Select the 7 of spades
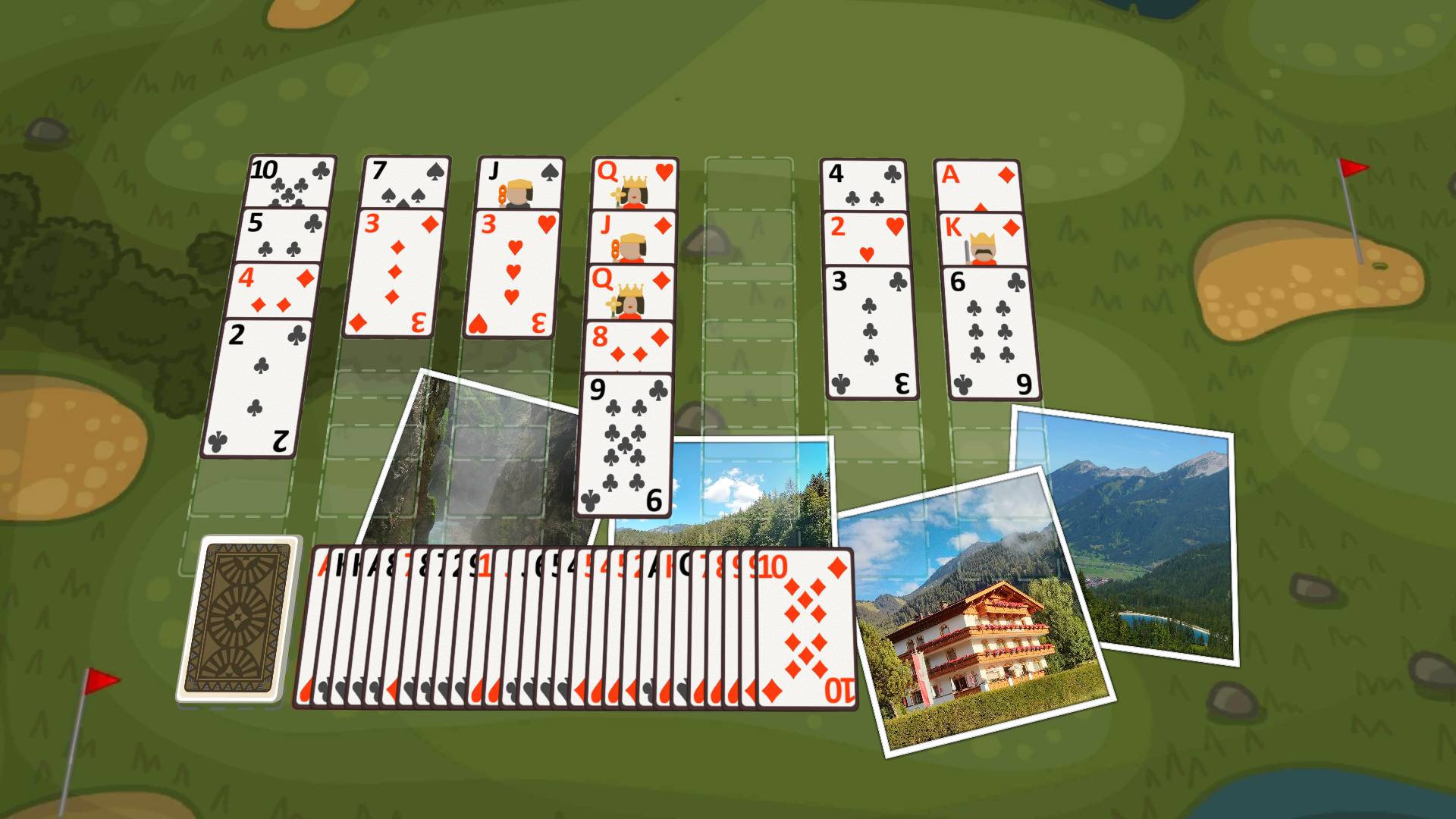The height and width of the screenshot is (819, 1456). (406, 182)
